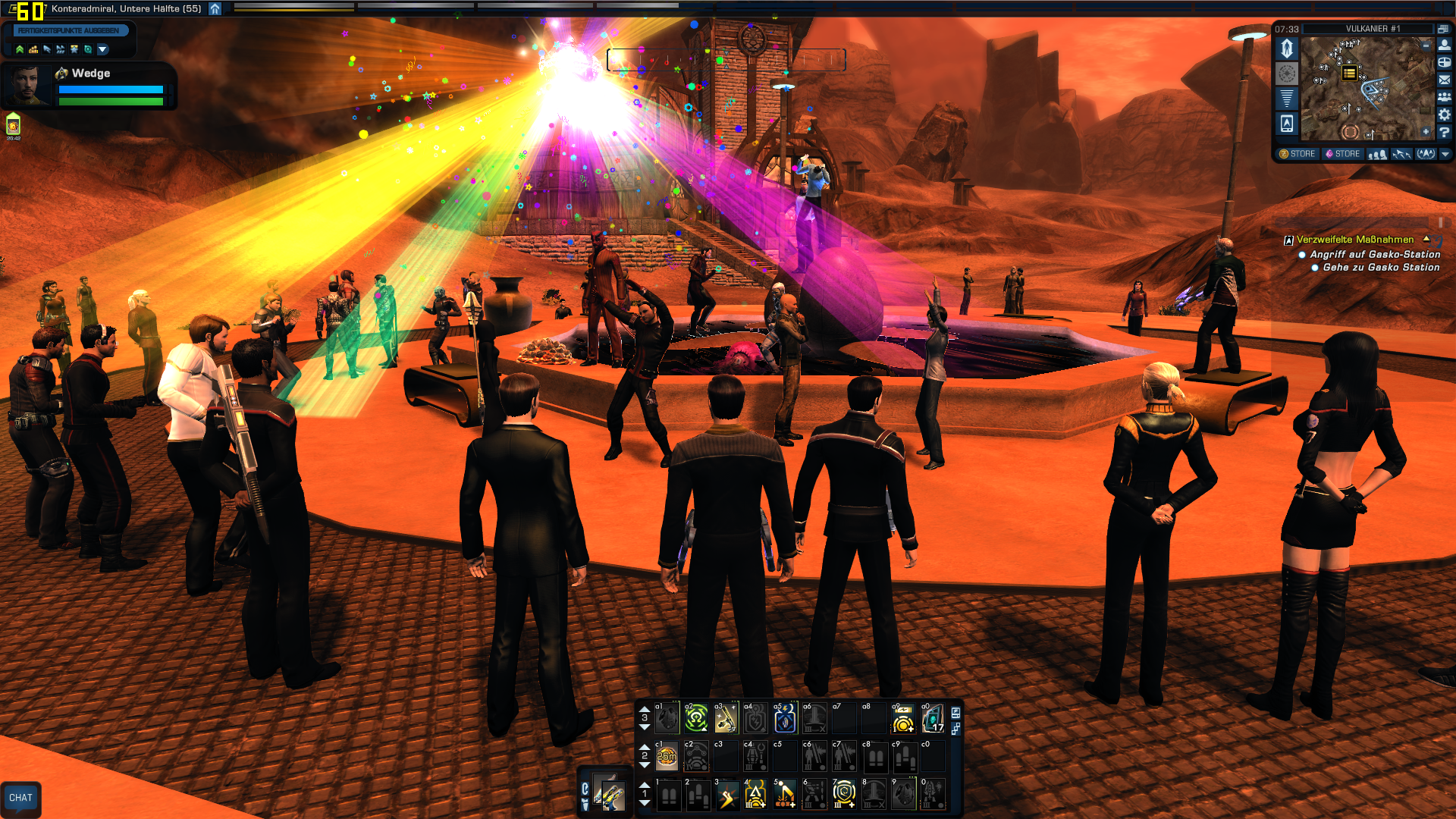Screen dimensions: 1456x819
Task: Select Wedge's character portrait
Action: [27, 84]
